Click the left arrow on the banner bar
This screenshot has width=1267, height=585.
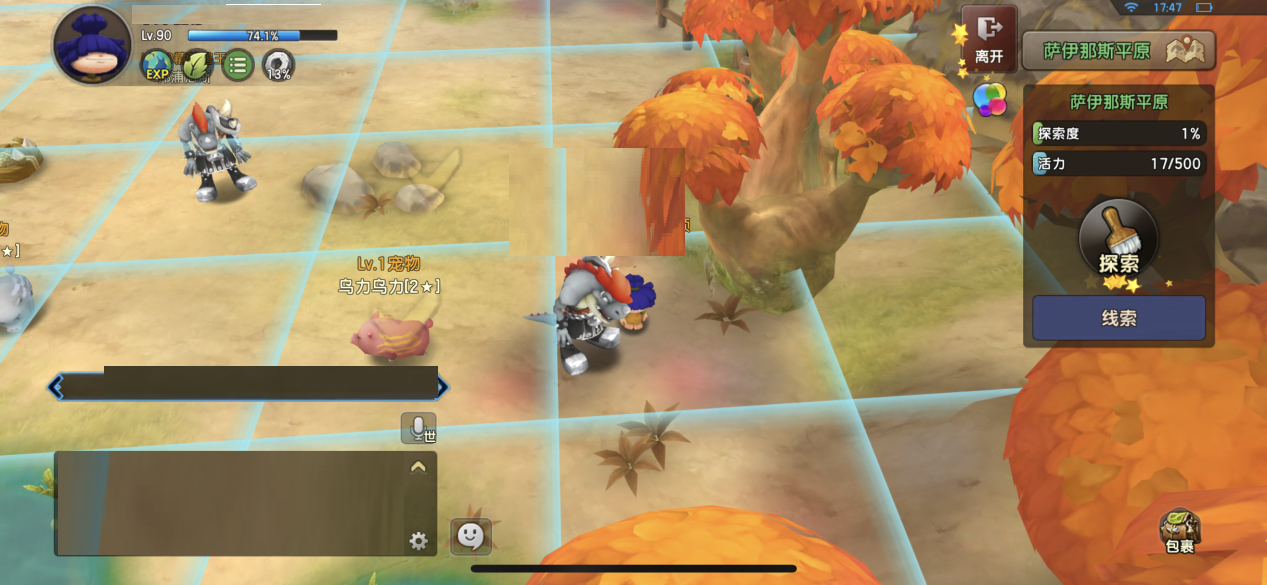pos(57,387)
